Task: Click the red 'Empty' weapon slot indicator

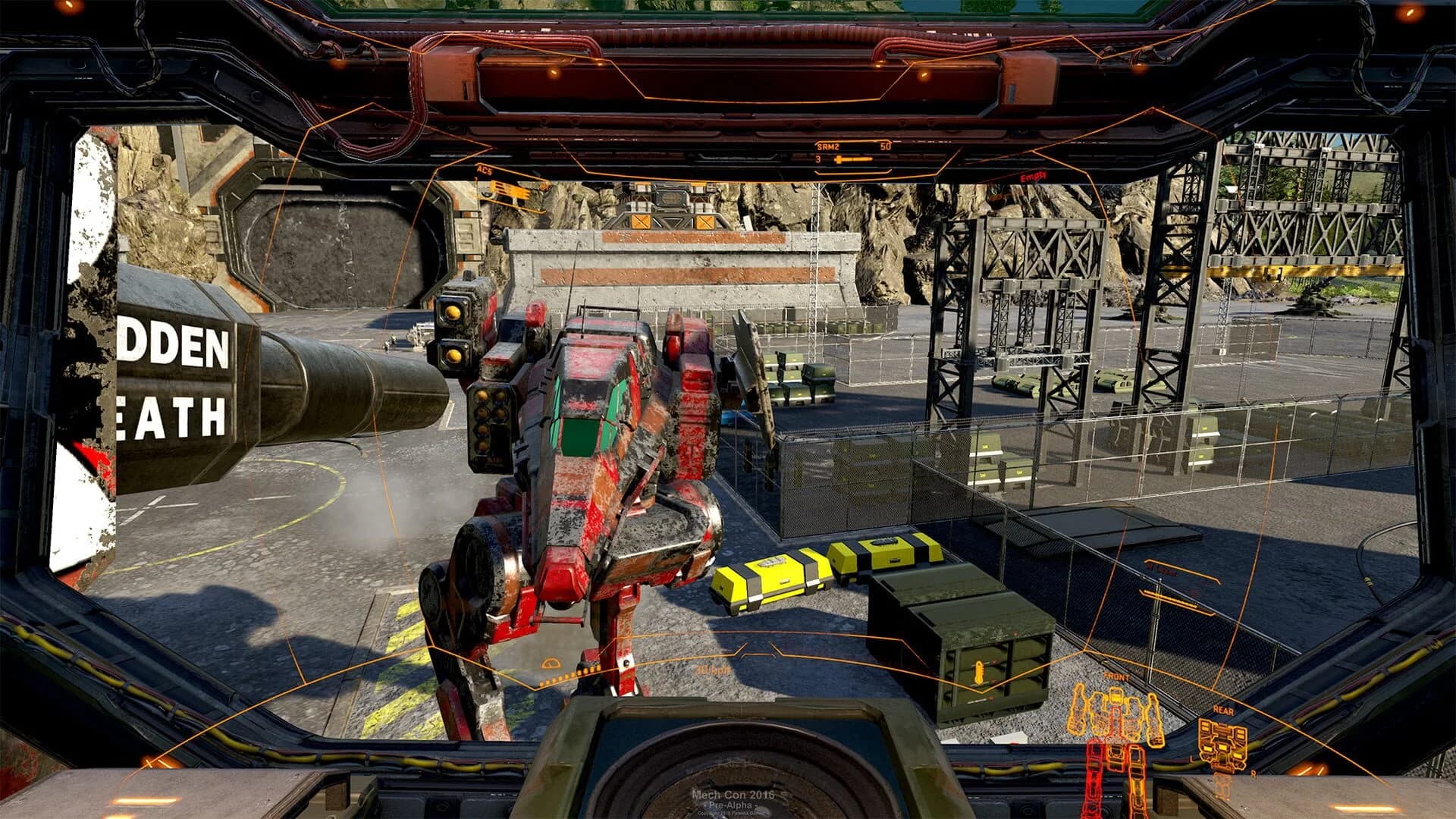Action: [x=1031, y=176]
